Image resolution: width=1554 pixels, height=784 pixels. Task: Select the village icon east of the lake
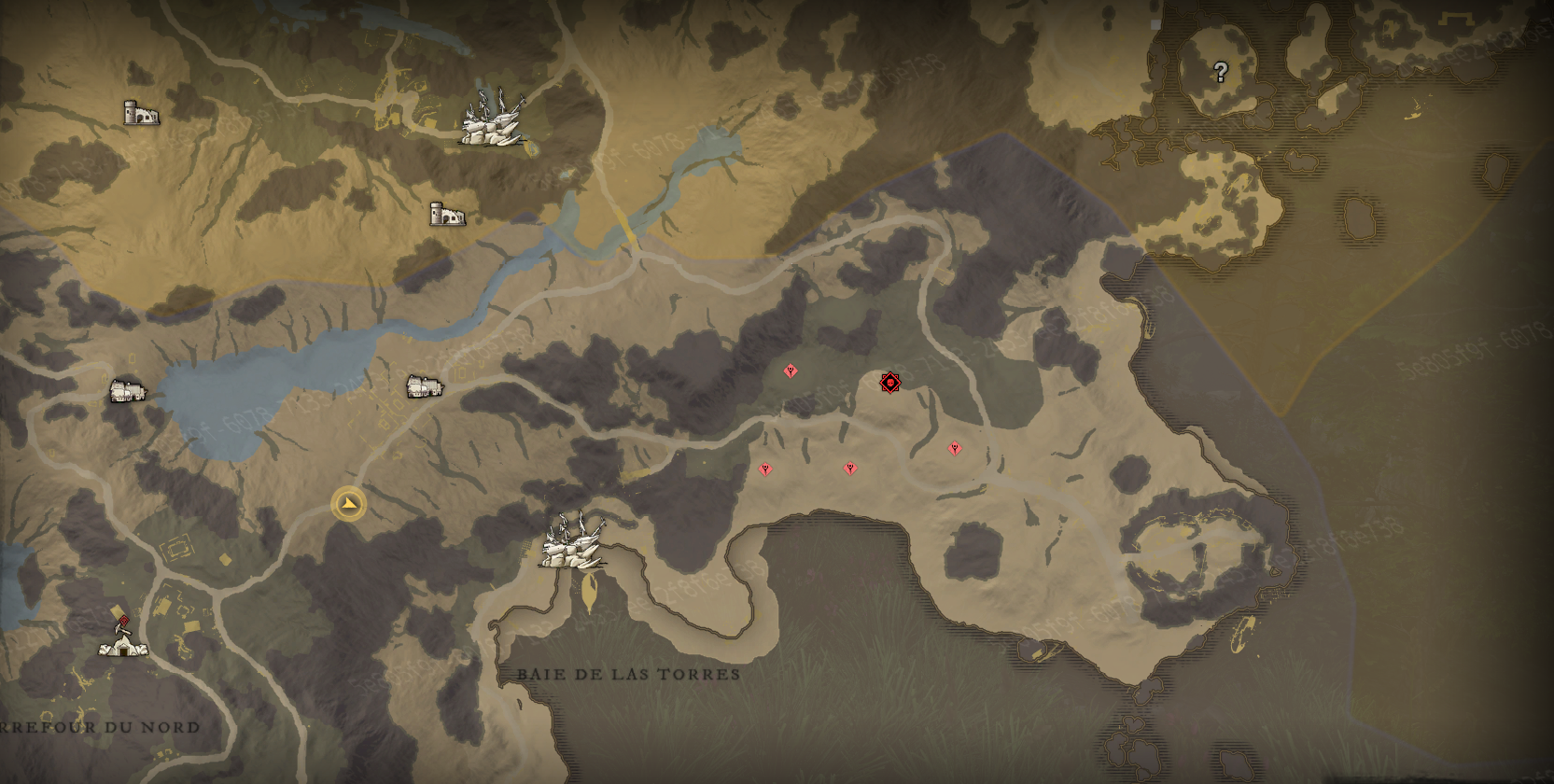423,385
